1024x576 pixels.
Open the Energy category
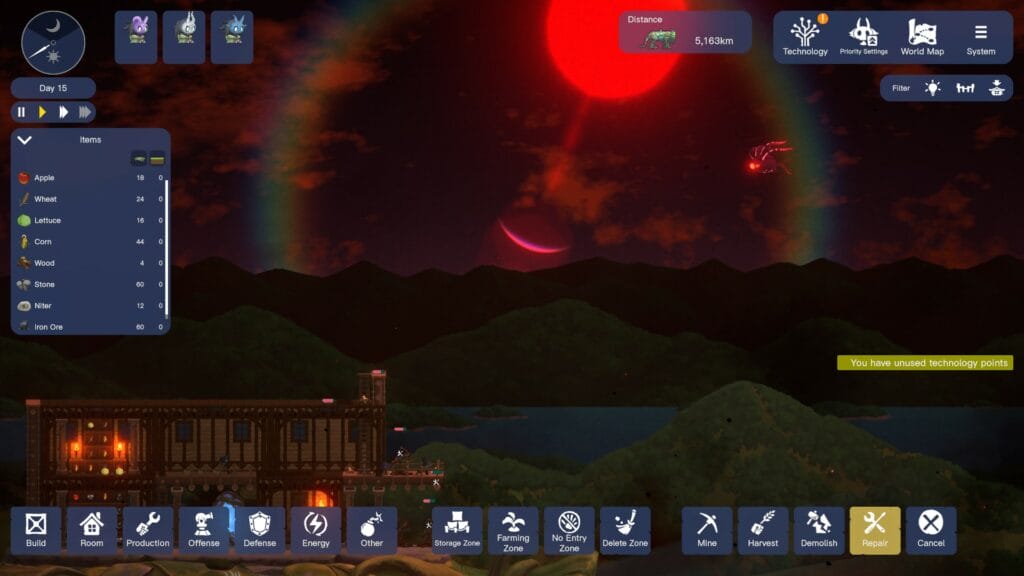[316, 530]
